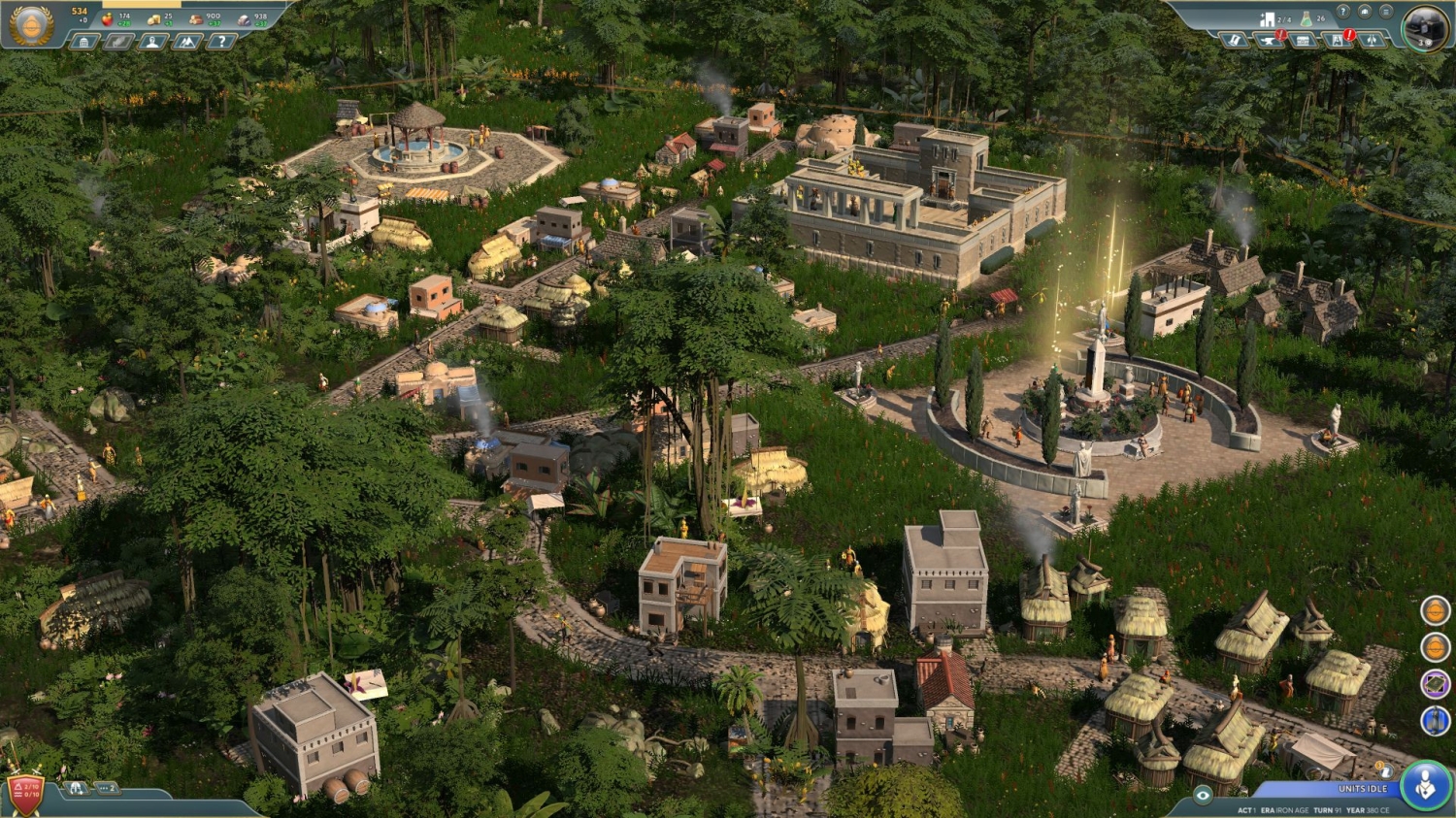This screenshot has height=818, width=1456.
Task: Open the paintbrush panel showing a red alert
Action: (x=1338, y=40)
